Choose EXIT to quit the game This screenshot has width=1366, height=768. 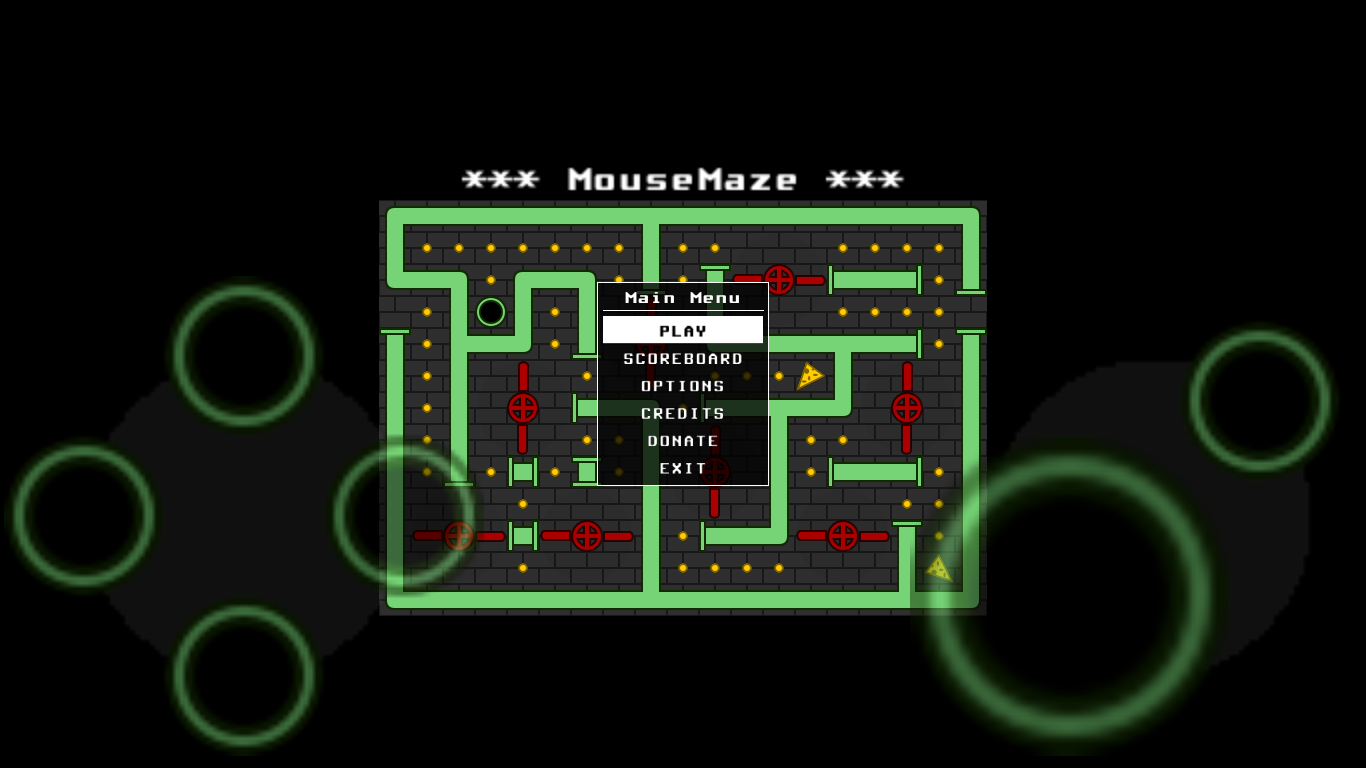[x=682, y=467]
